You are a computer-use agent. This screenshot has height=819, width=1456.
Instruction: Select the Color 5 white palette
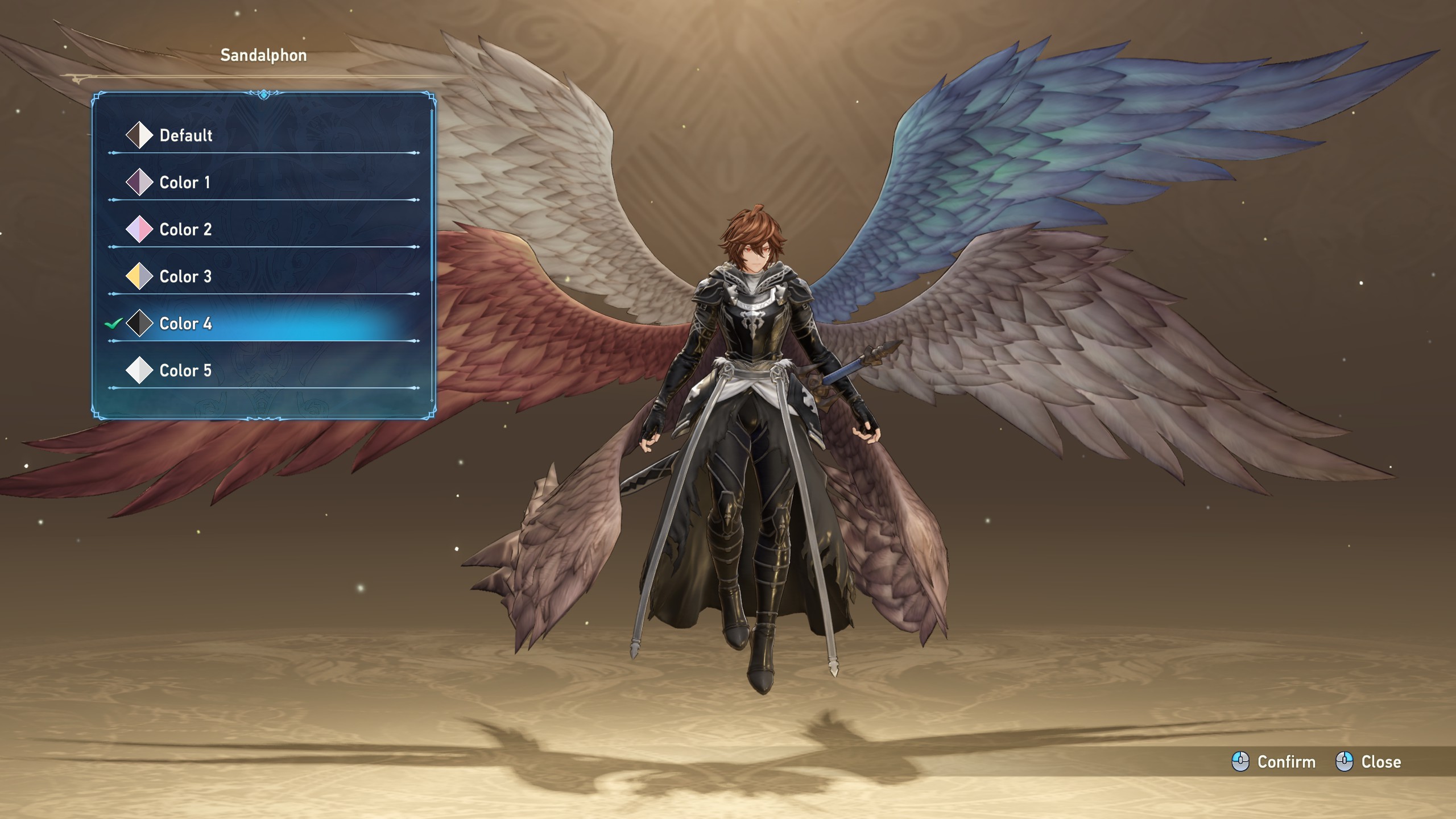pyautogui.click(x=185, y=371)
